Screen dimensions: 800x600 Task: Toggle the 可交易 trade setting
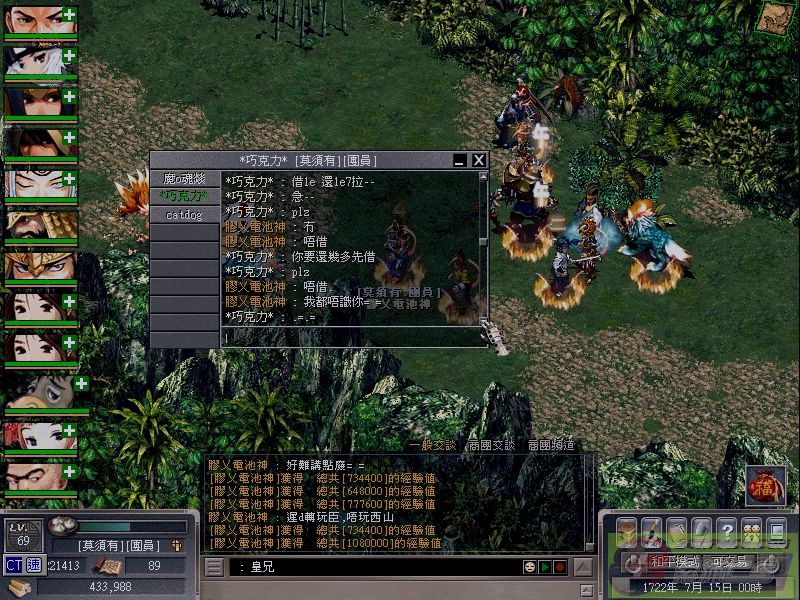730,561
